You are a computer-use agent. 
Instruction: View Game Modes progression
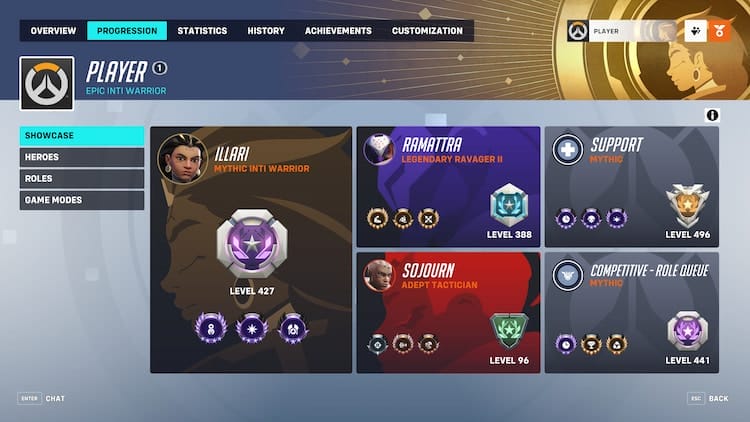[x=82, y=200]
